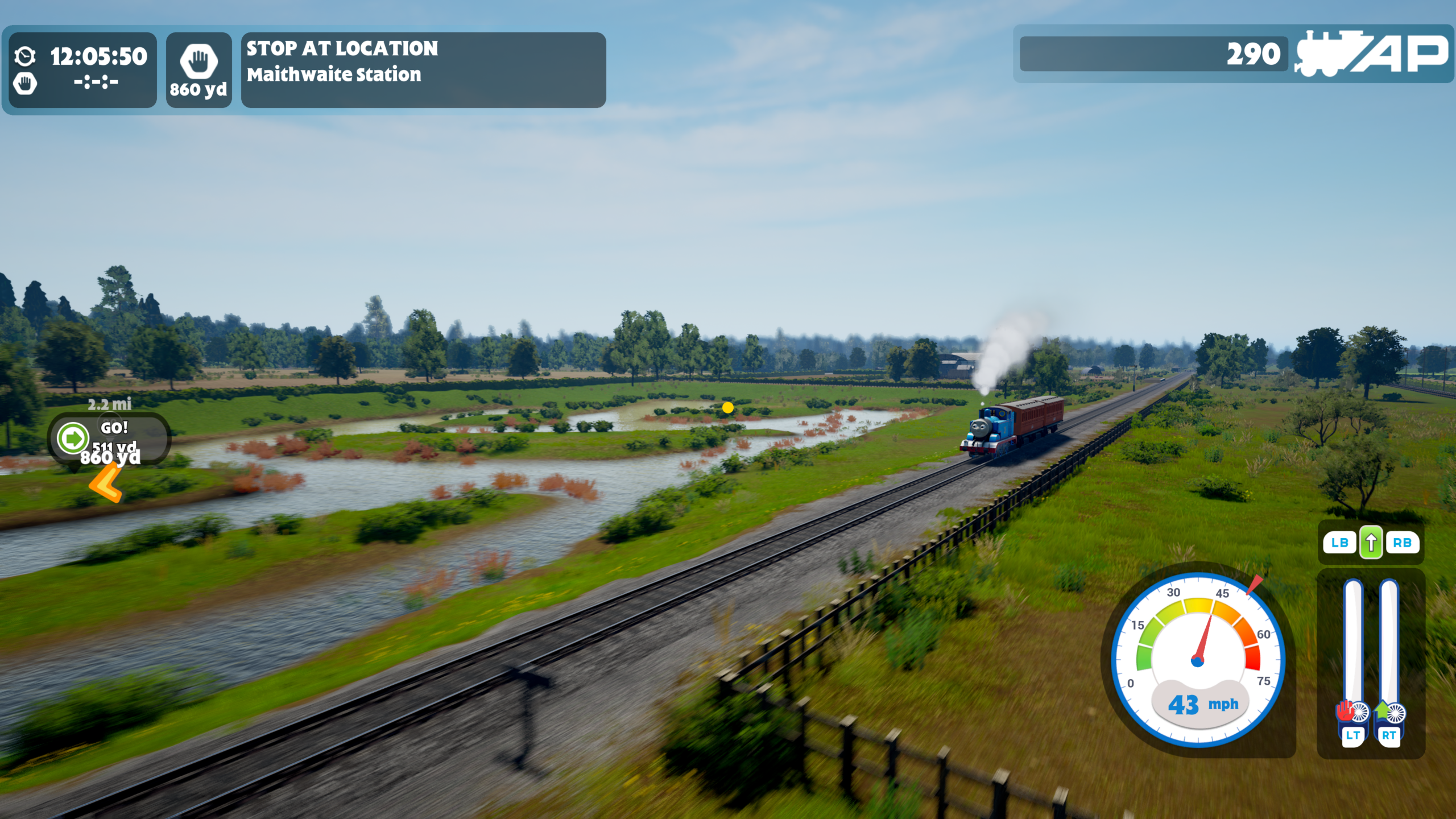The height and width of the screenshot is (819, 1456).
Task: Click the stop-hand 860 yd distance icon
Action: point(198,69)
